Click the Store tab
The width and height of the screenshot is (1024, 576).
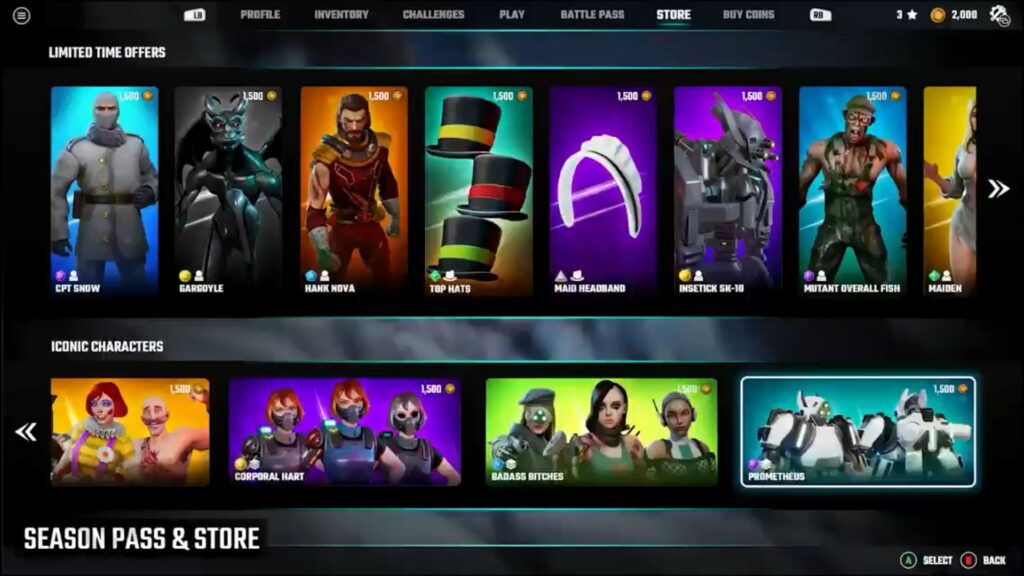(x=673, y=15)
